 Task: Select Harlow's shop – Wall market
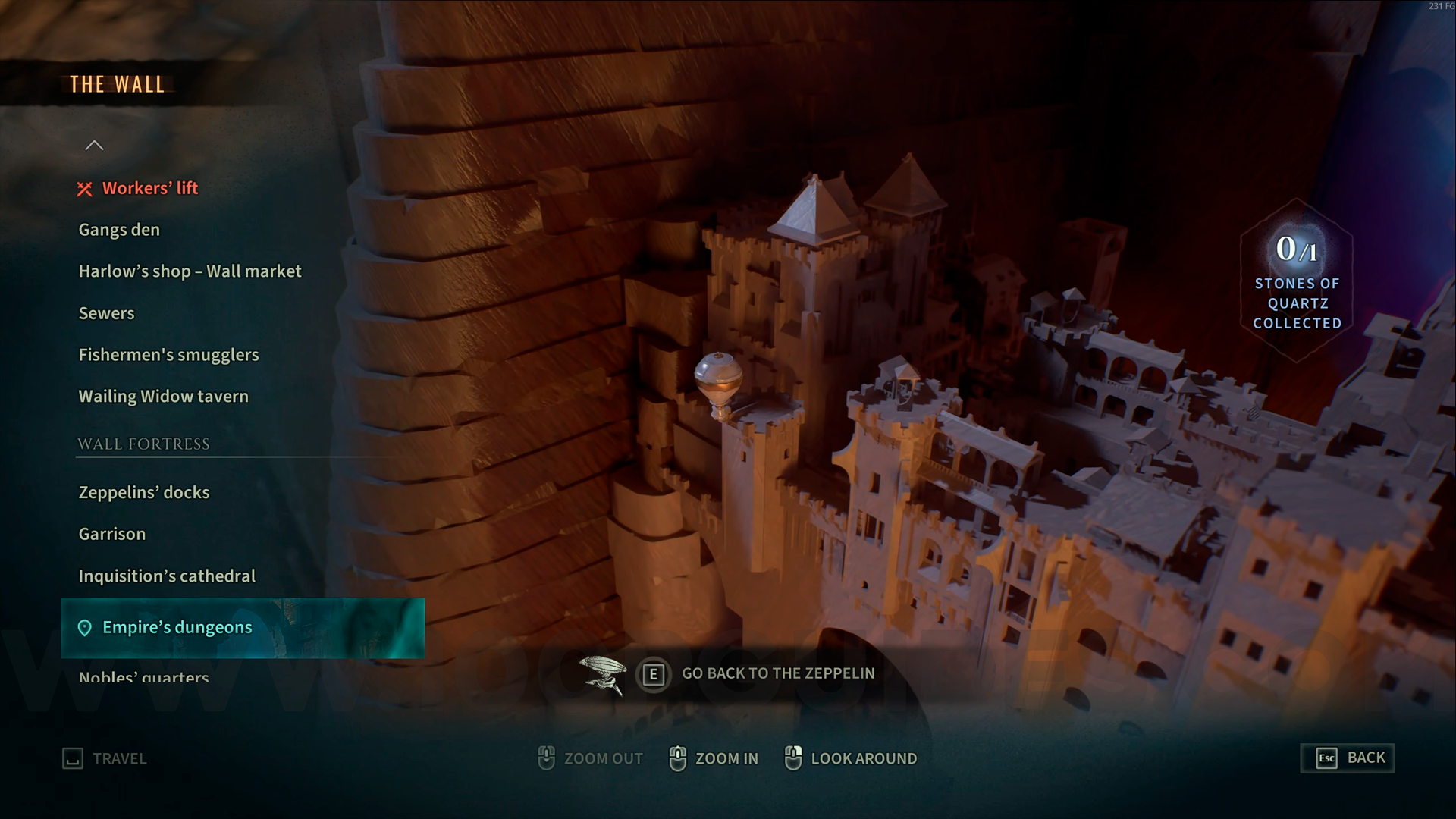190,271
